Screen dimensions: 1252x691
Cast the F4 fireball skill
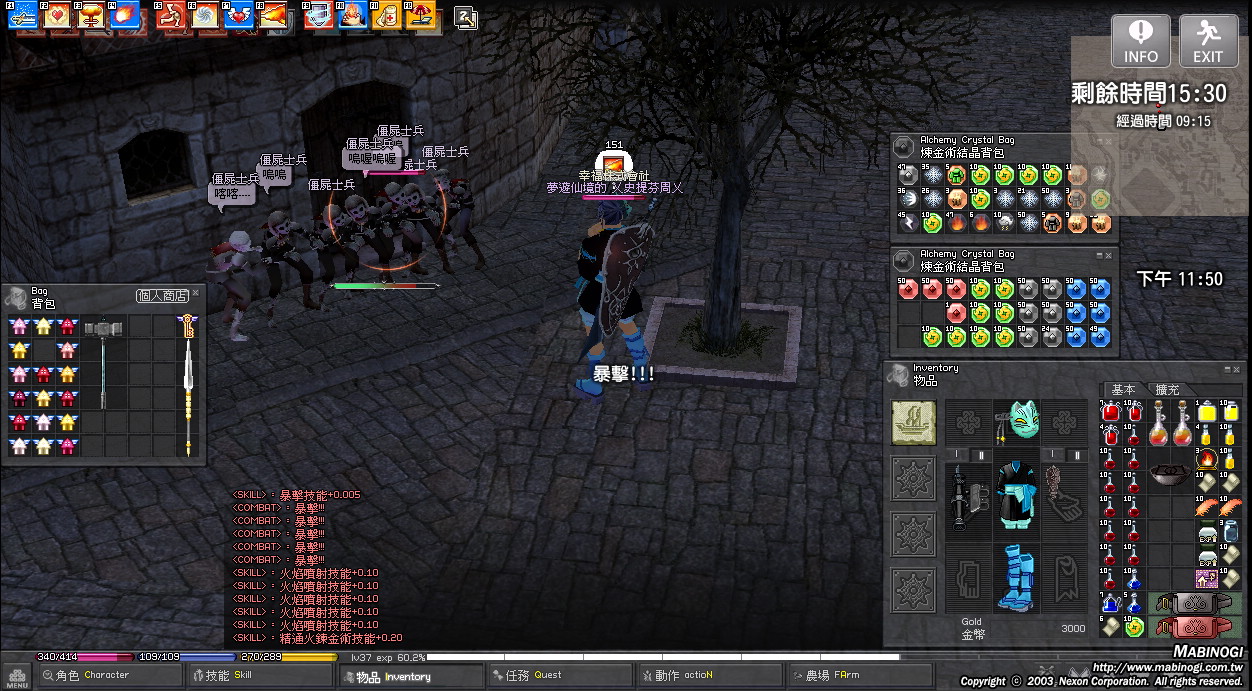127,15
